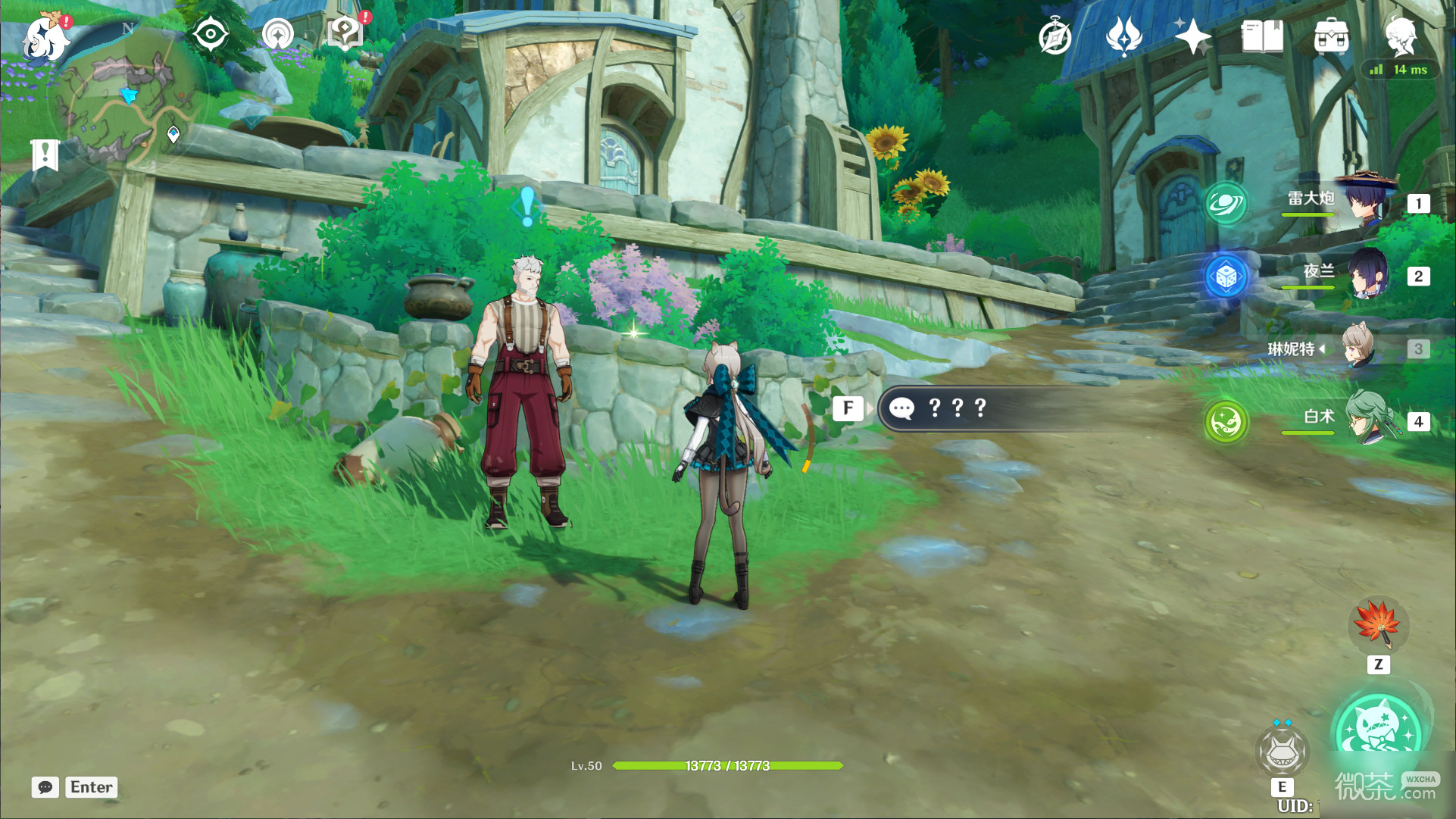Open the quest tracker icon beside minimap
The image size is (1456, 819).
(x=278, y=34)
